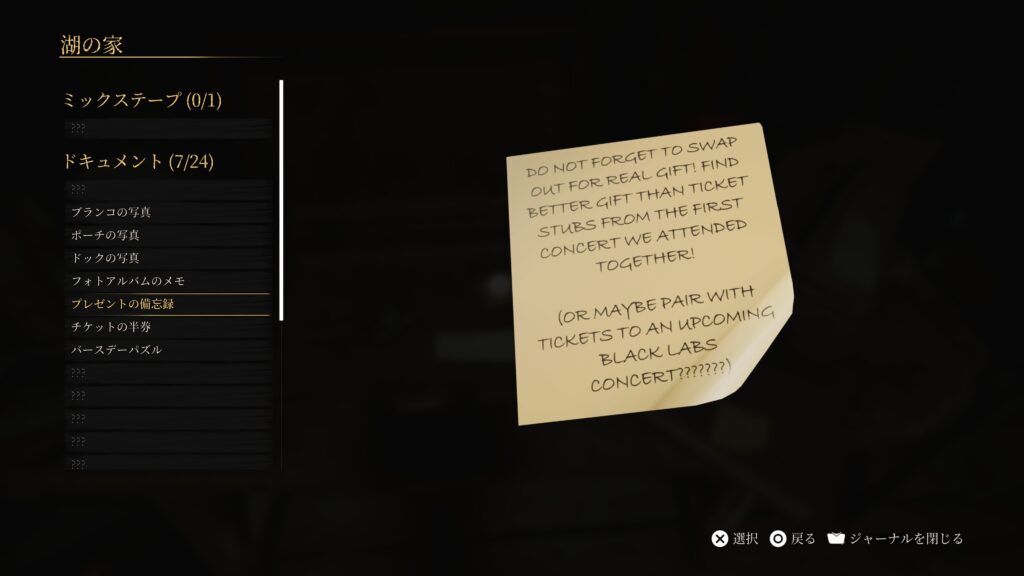Select ブランコの写真 document entry
Image resolution: width=1024 pixels, height=576 pixels.
(111, 212)
